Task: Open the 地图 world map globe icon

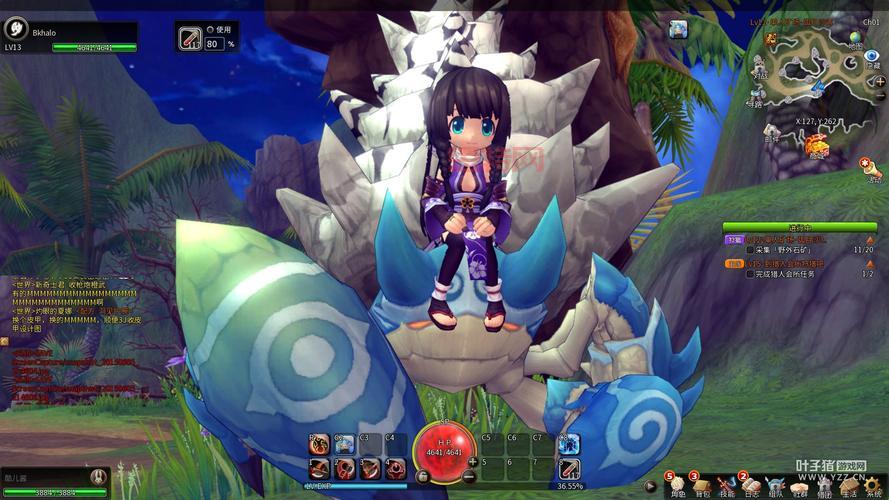Action: pos(855,39)
